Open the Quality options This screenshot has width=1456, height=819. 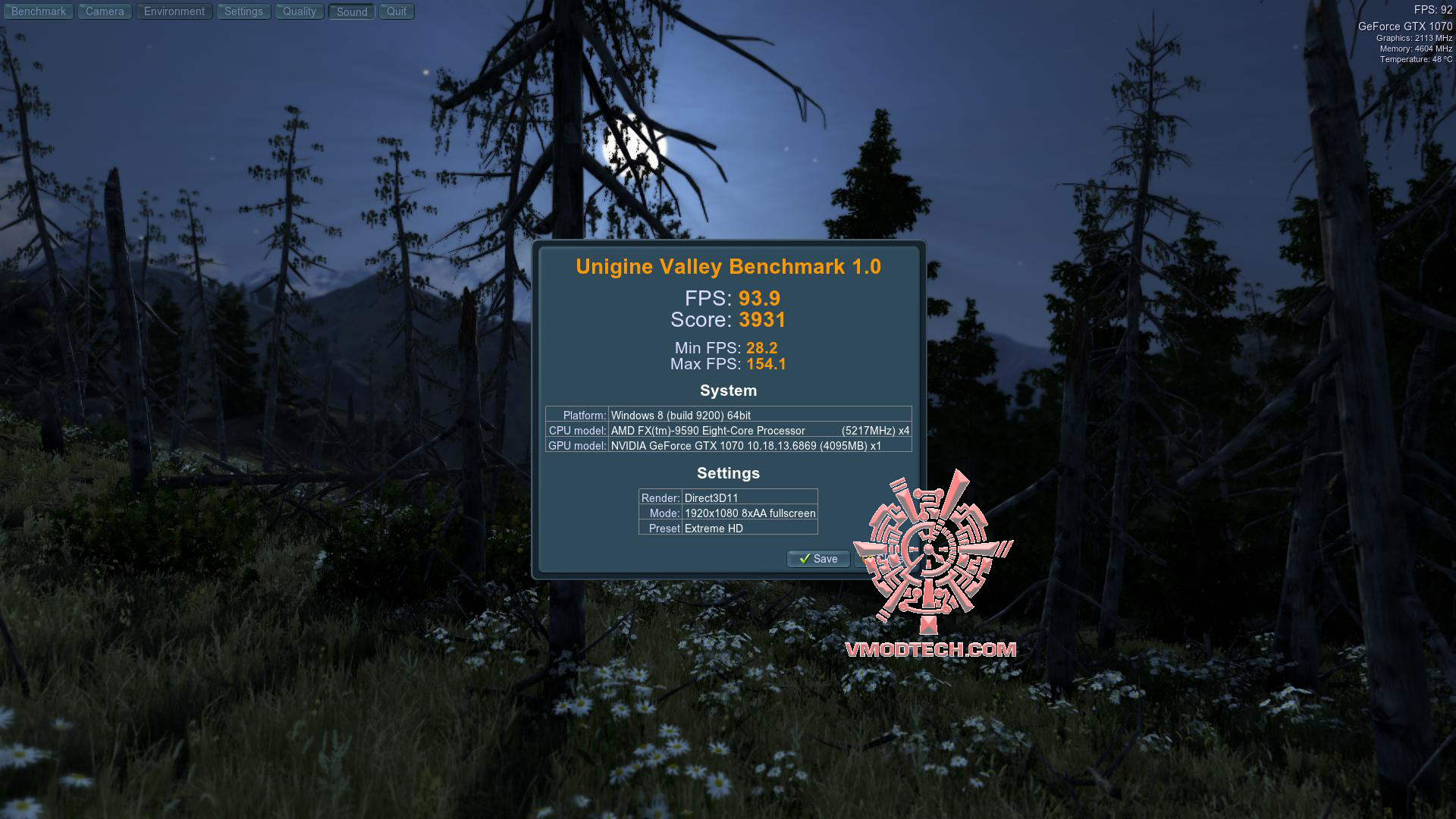pos(299,11)
